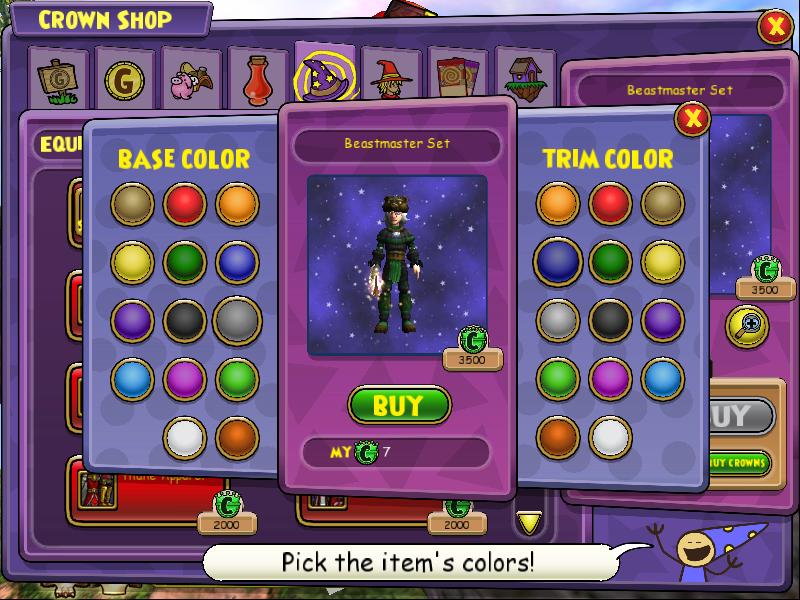Pick white from the Base Color panel

[x=184, y=437]
